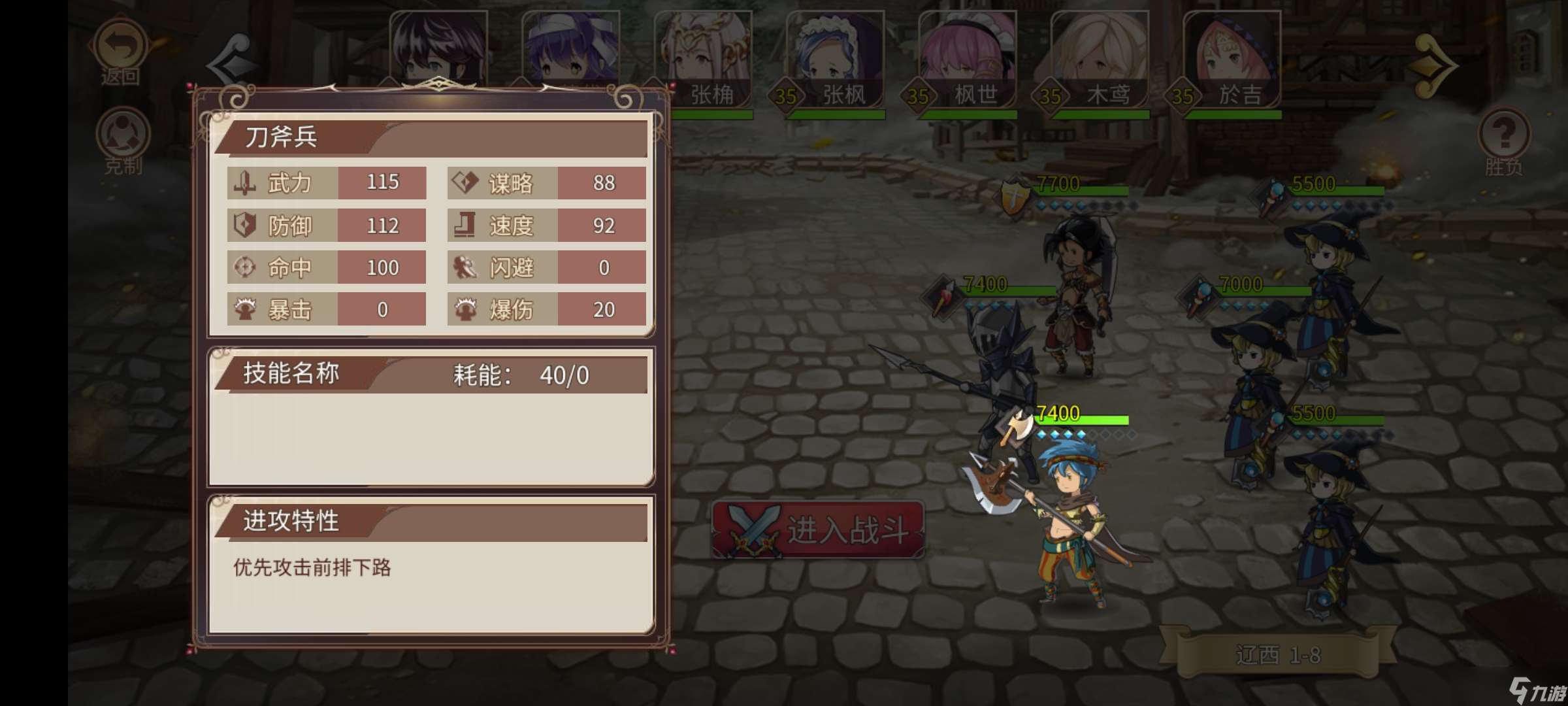Click the 返回 back arrow icon
1568x706 pixels.
(x=121, y=46)
